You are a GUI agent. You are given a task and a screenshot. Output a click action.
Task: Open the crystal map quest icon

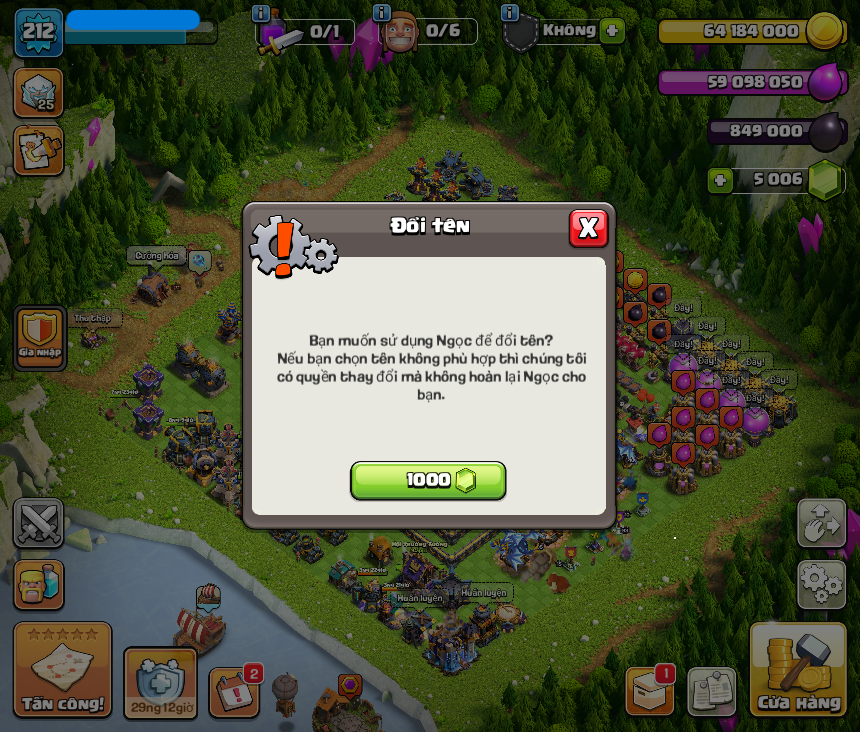click(38, 150)
